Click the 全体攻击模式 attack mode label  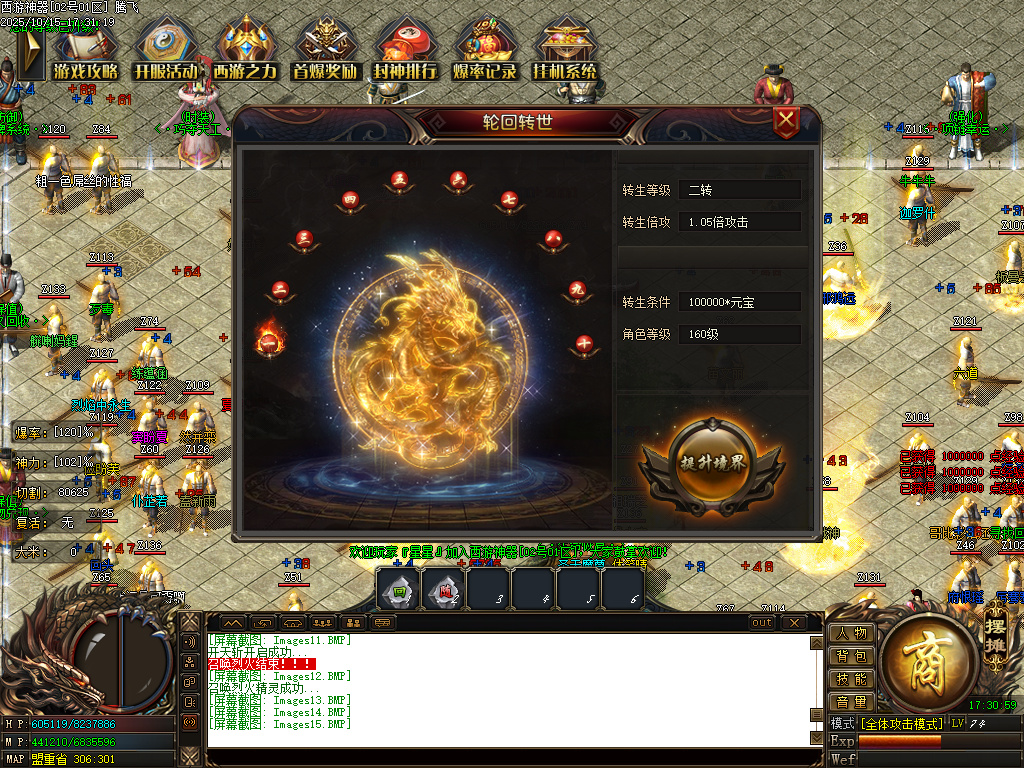pyautogui.click(x=901, y=723)
